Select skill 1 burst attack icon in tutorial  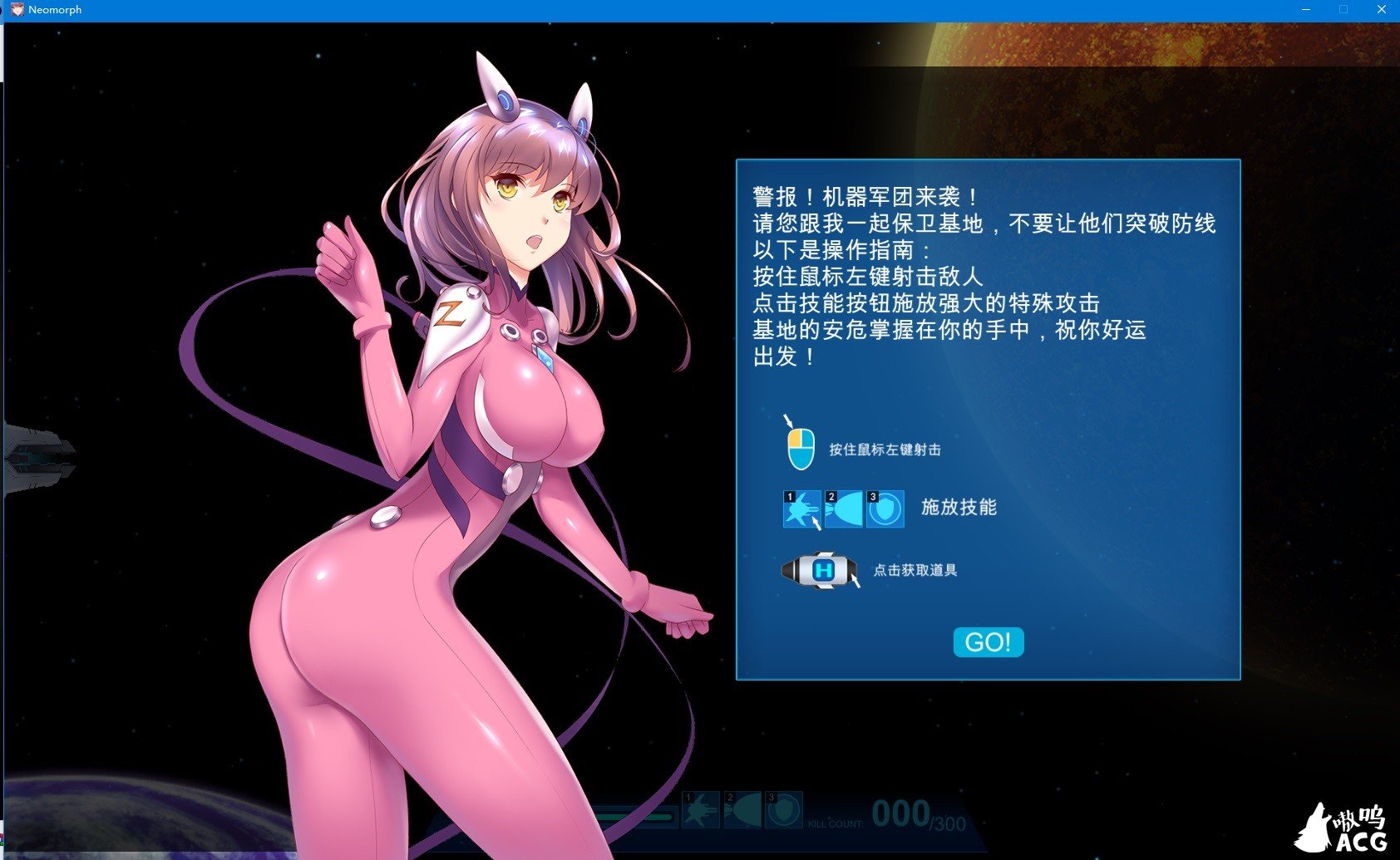[801, 509]
